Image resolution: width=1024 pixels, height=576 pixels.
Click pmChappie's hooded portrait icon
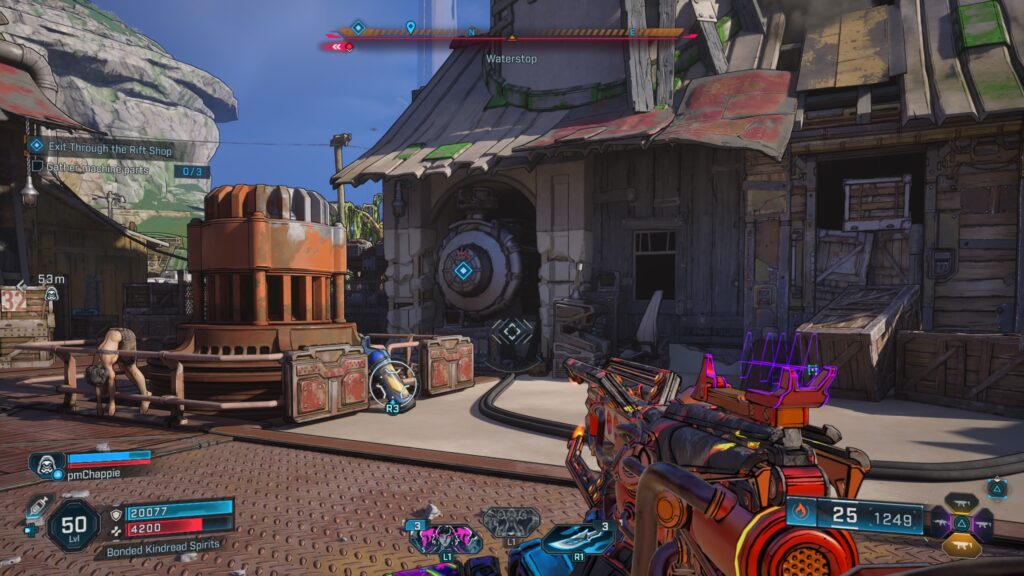(x=46, y=463)
